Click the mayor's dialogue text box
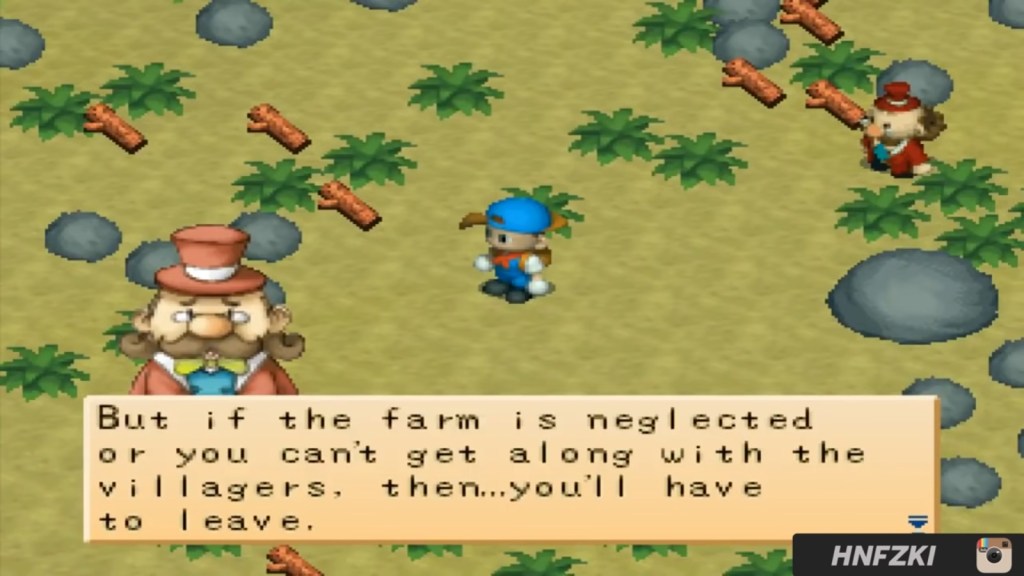 pos(510,469)
